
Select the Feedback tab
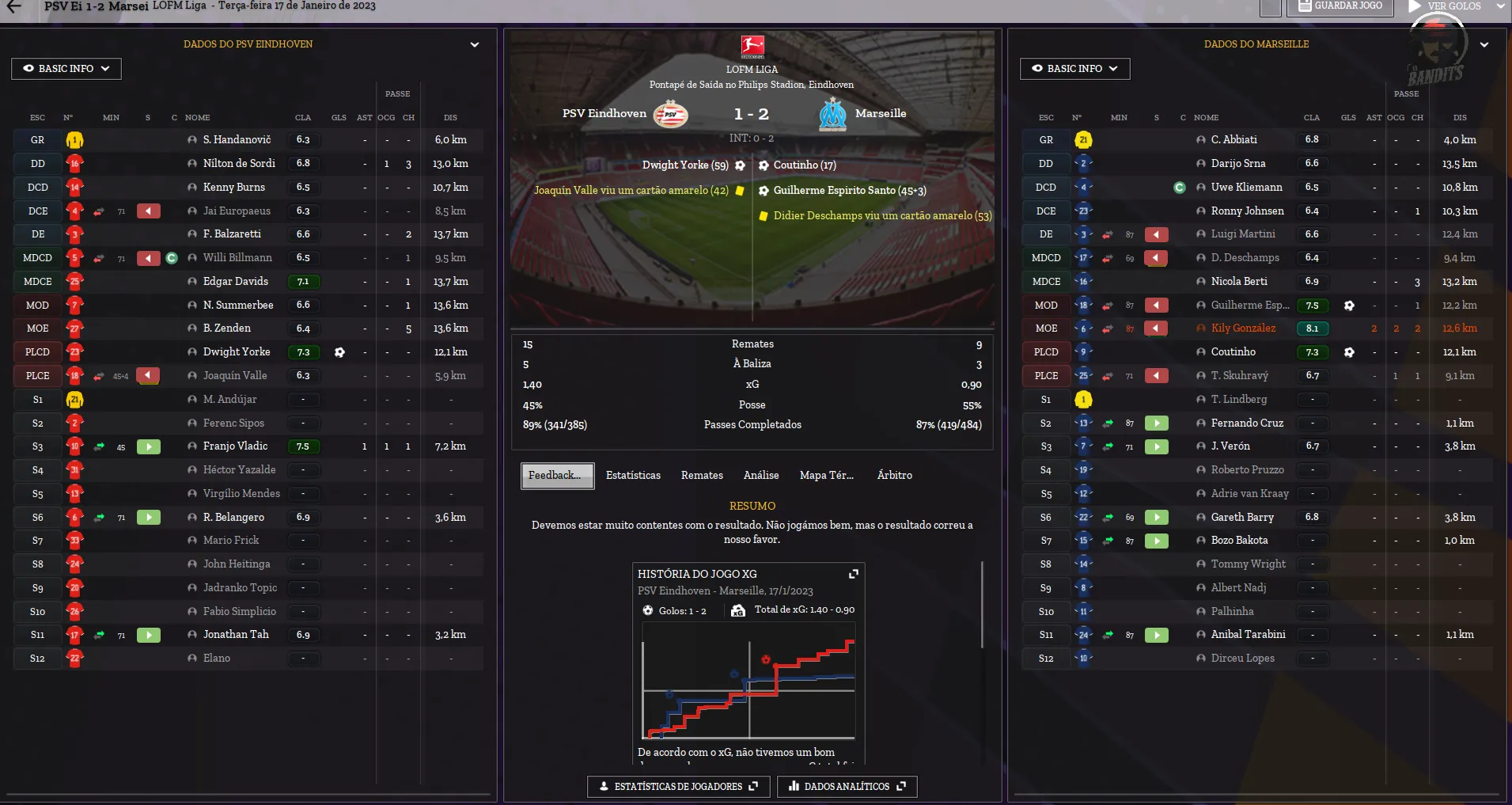click(x=557, y=476)
